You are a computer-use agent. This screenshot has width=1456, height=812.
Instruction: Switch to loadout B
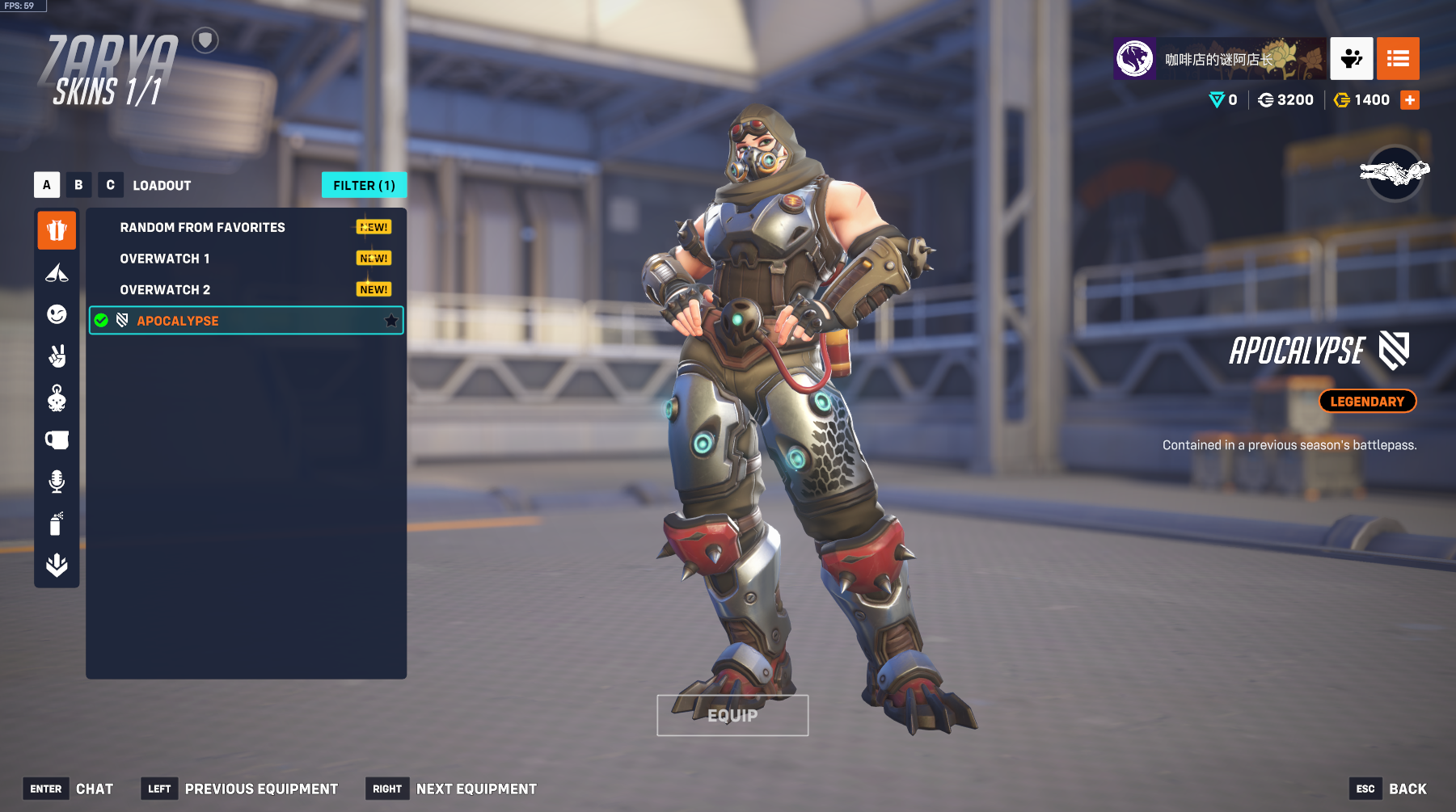pos(78,185)
